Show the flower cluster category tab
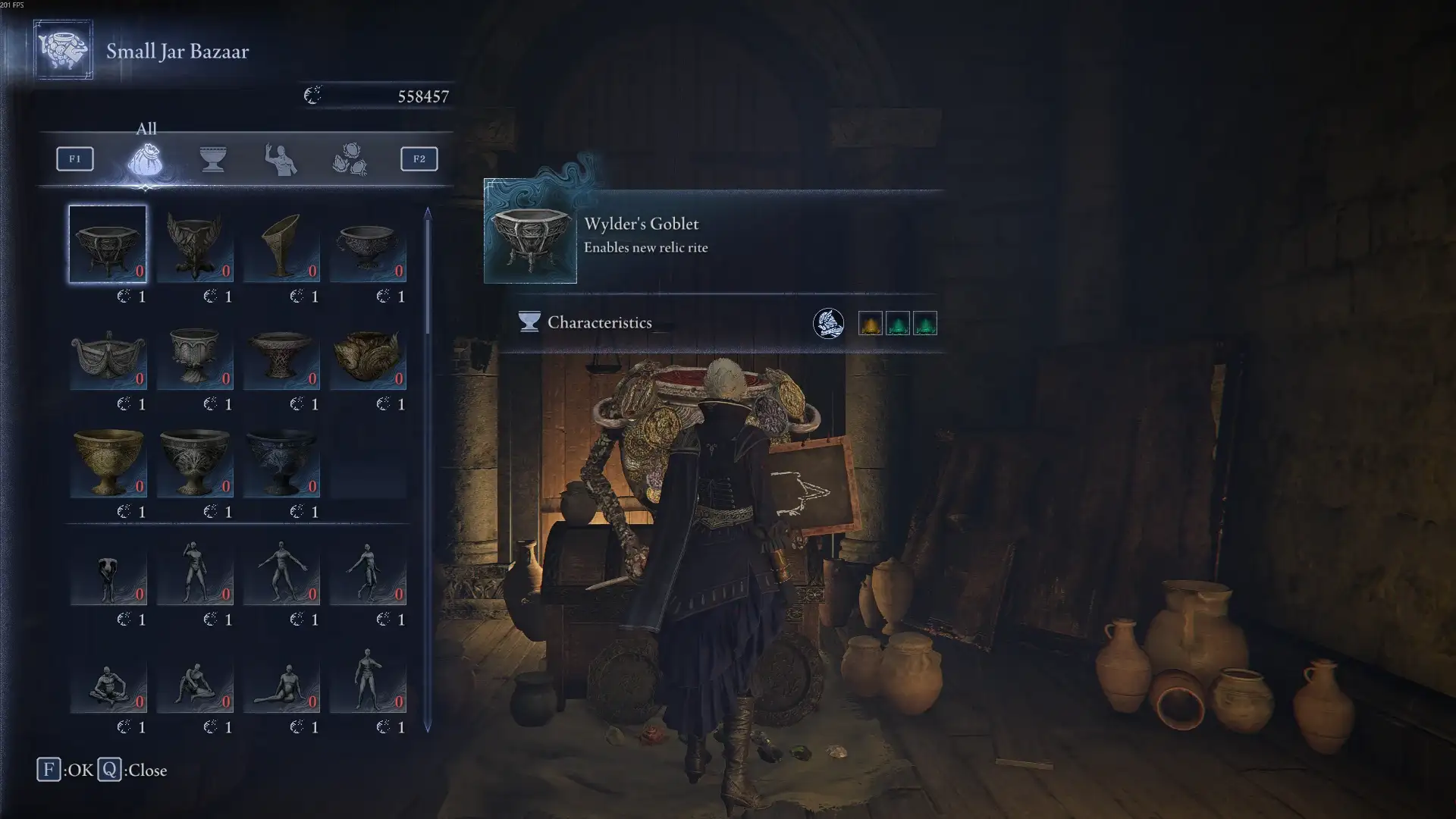 pos(350,159)
